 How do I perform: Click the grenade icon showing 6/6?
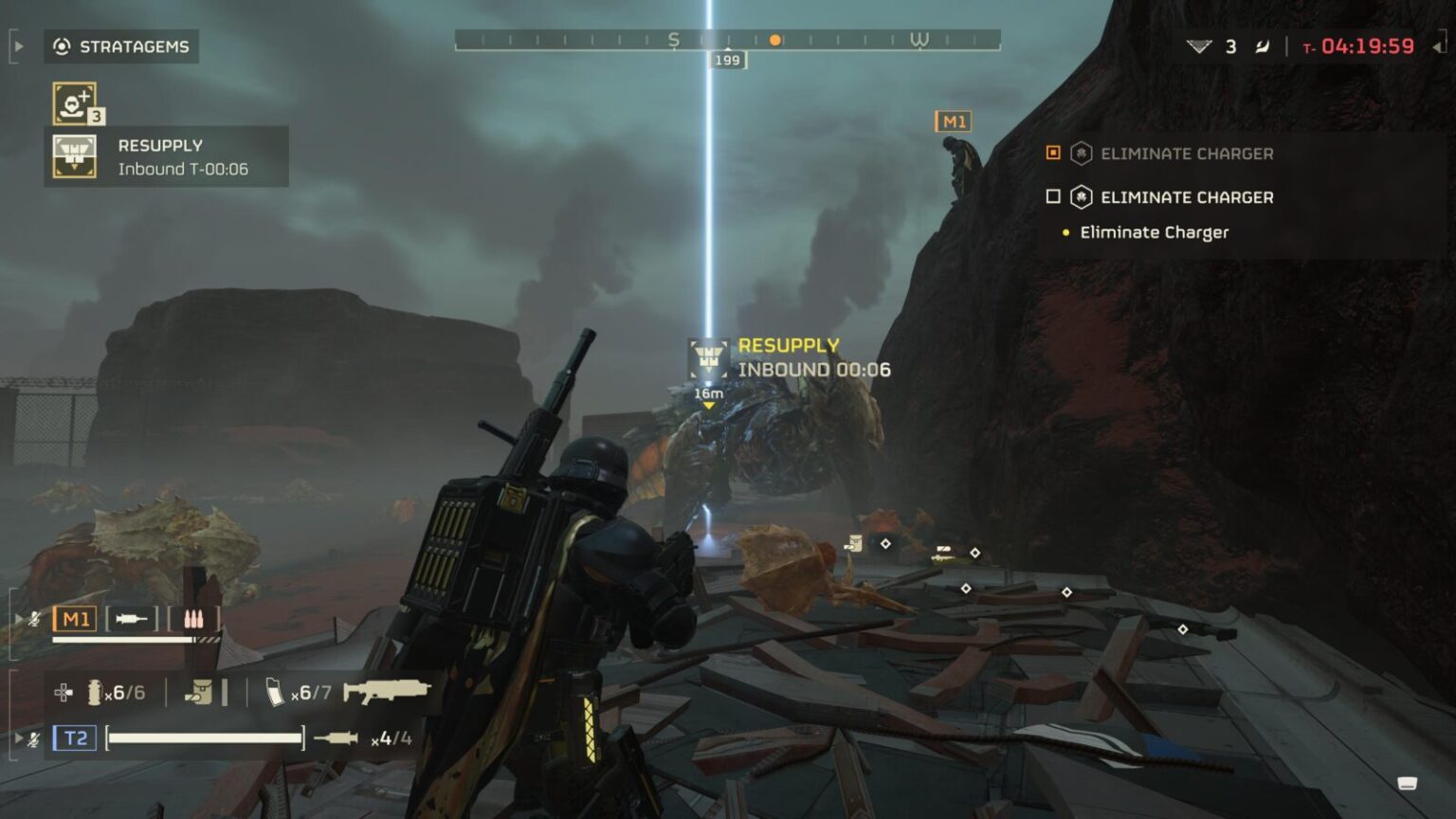pos(94,692)
